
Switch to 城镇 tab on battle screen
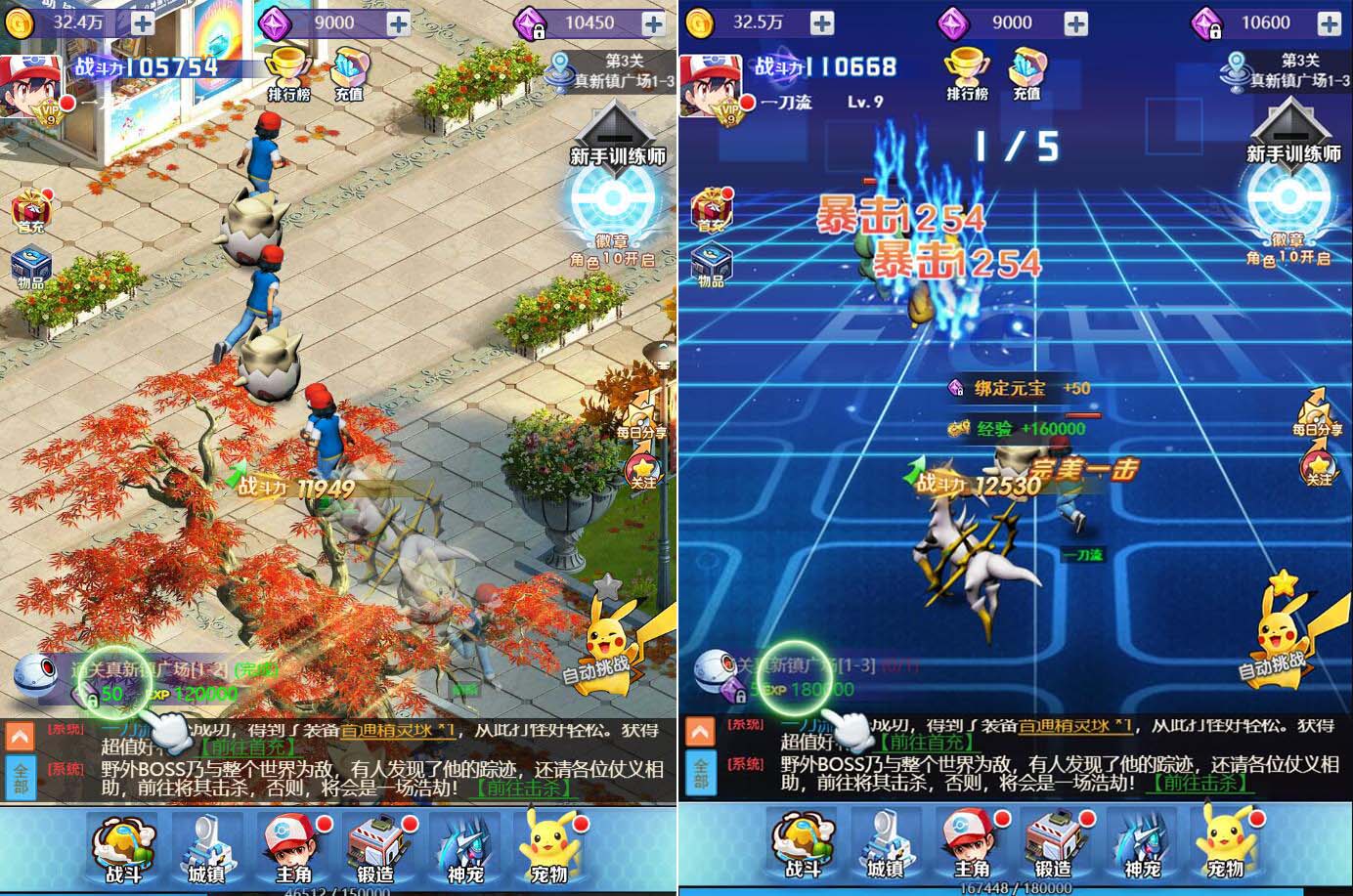click(886, 845)
